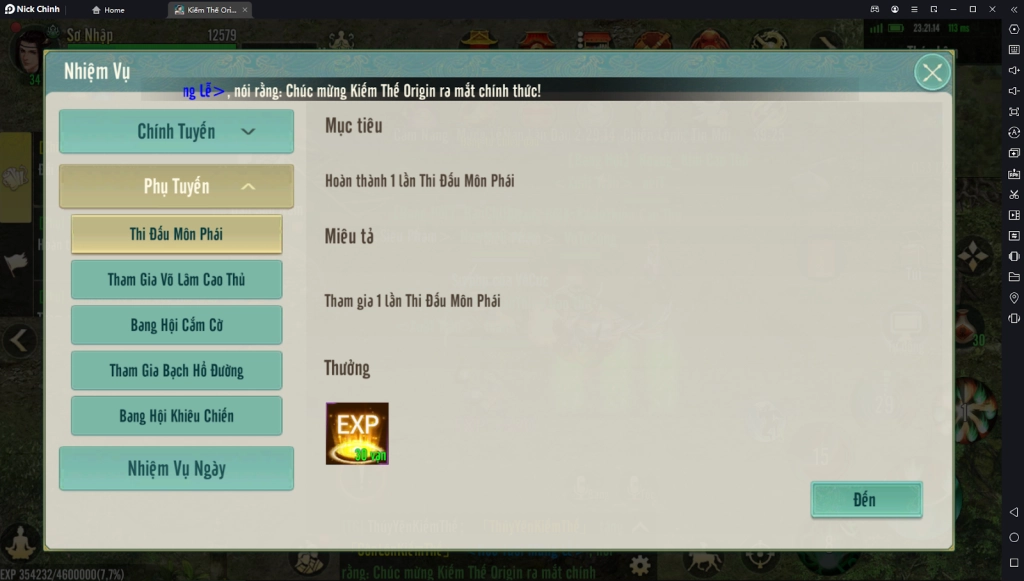1024x581 pixels.
Task: Close the Nhiệm Vụ quest window
Action: point(932,73)
